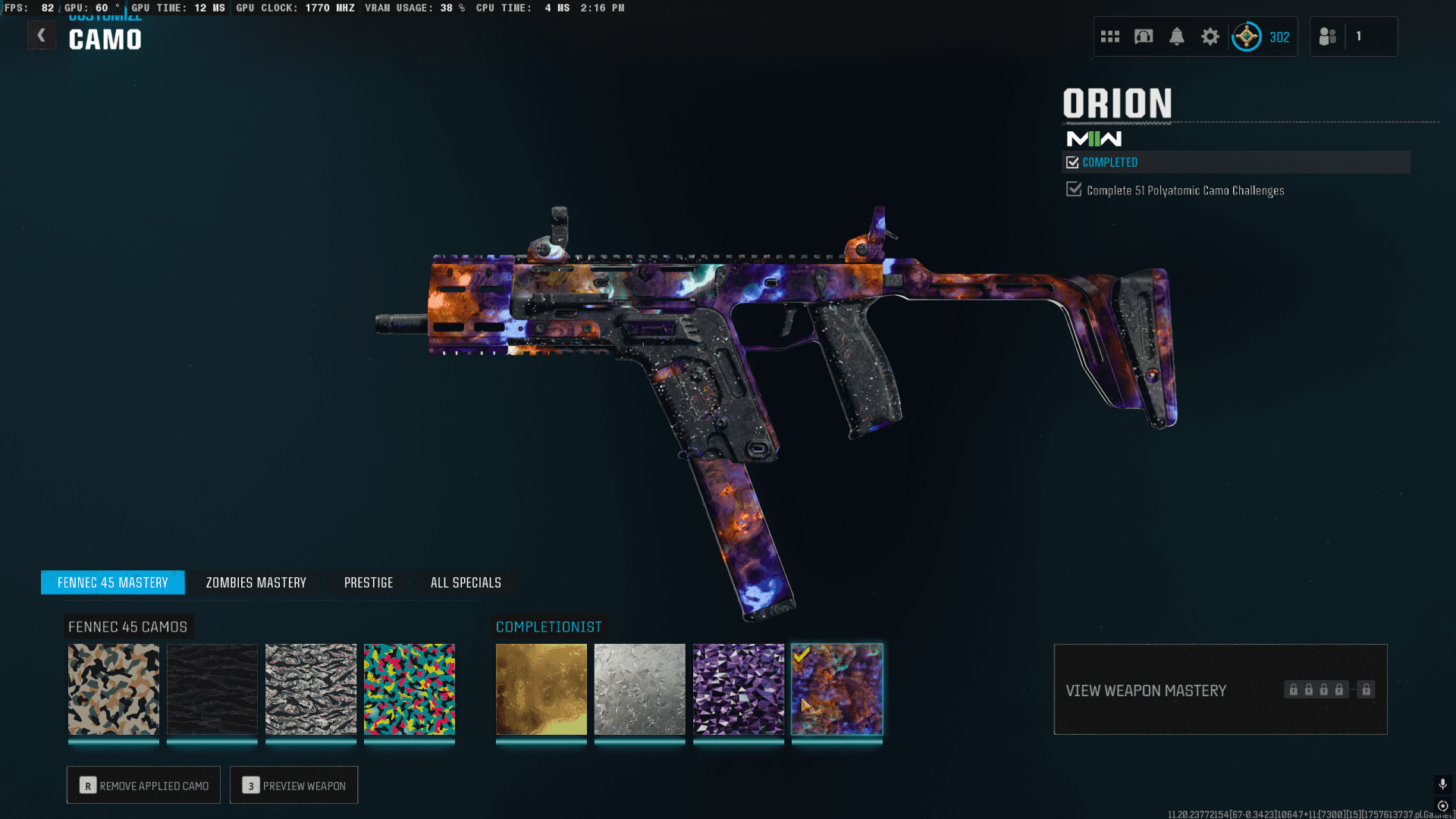Screen dimensions: 1456x819
Task: Choose the silver Platinum camo
Action: click(x=640, y=689)
